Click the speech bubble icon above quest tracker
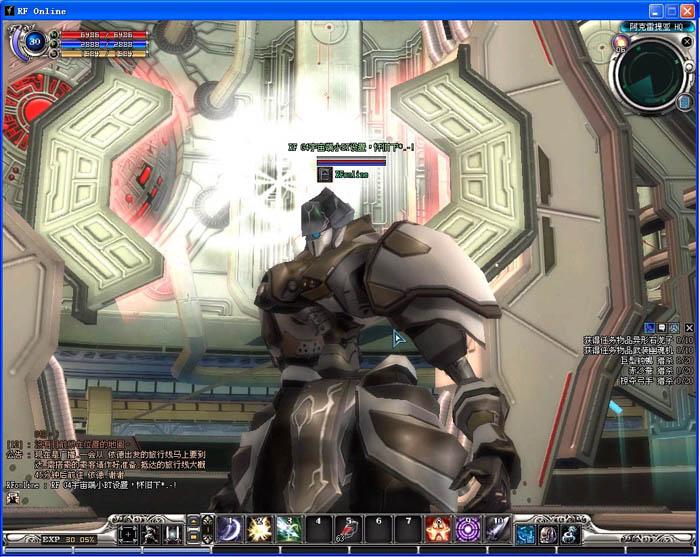This screenshot has width=700, height=557. tap(662, 327)
